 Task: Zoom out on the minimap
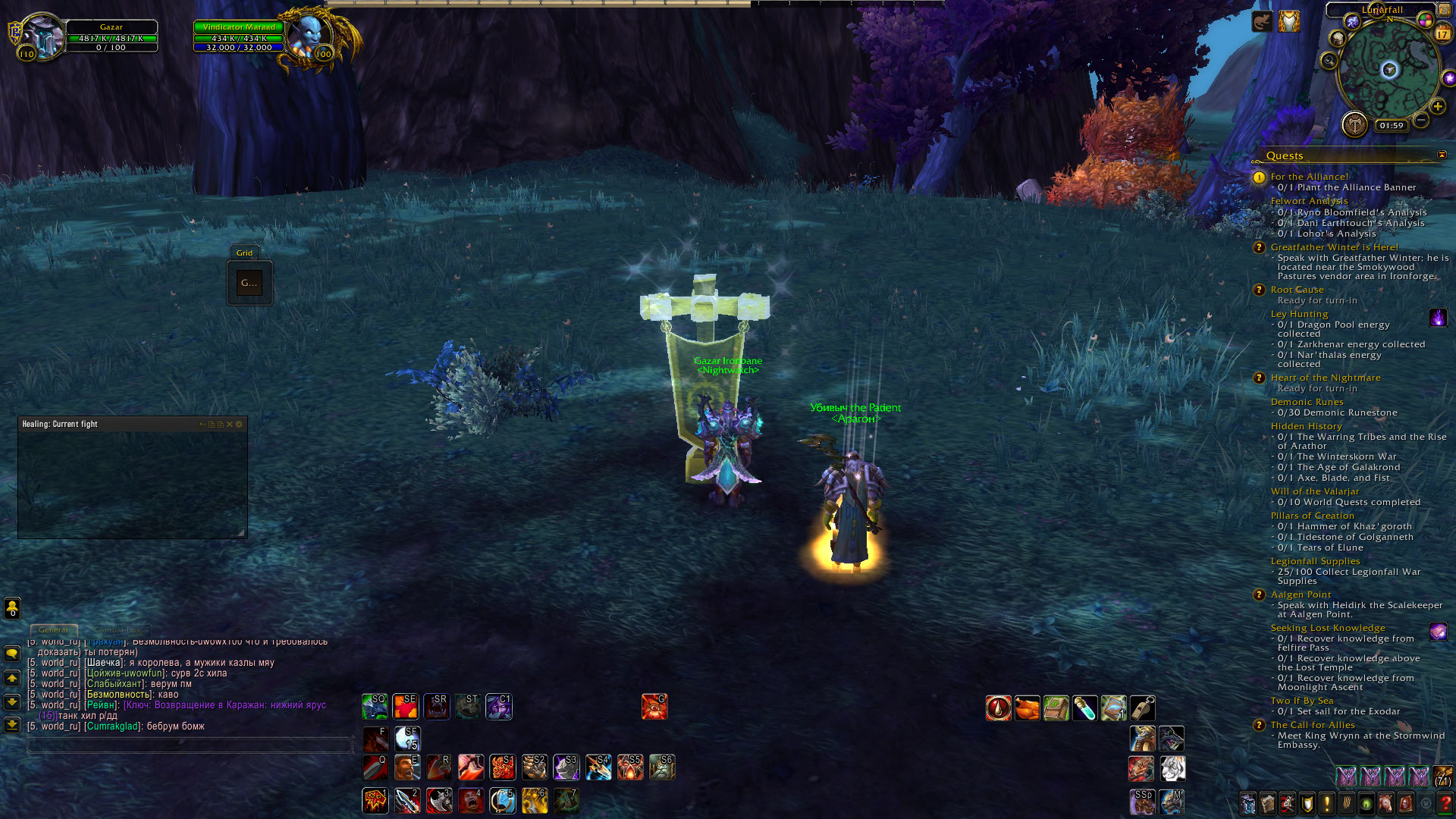pyautogui.click(x=1421, y=121)
